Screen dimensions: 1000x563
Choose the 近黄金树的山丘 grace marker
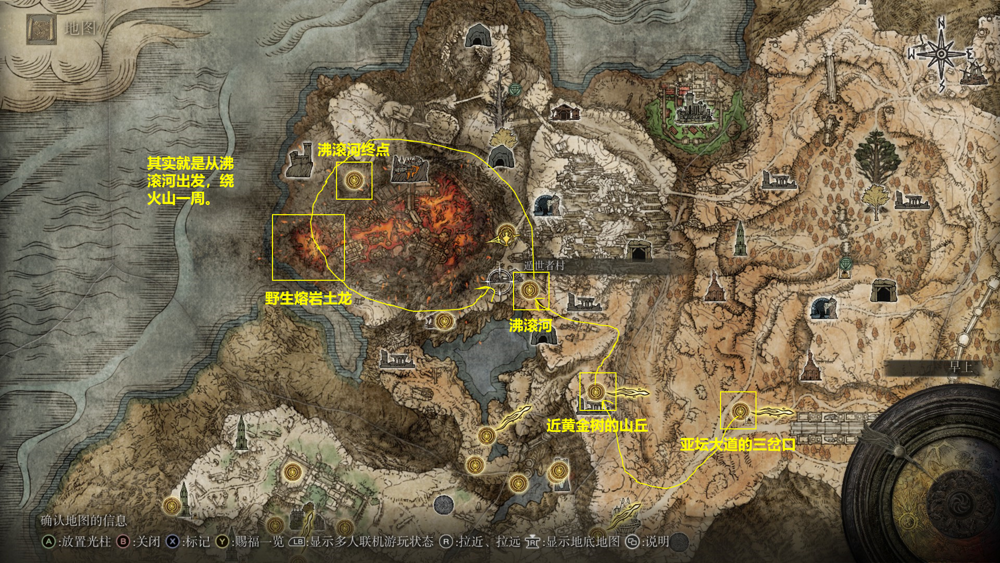click(x=597, y=390)
